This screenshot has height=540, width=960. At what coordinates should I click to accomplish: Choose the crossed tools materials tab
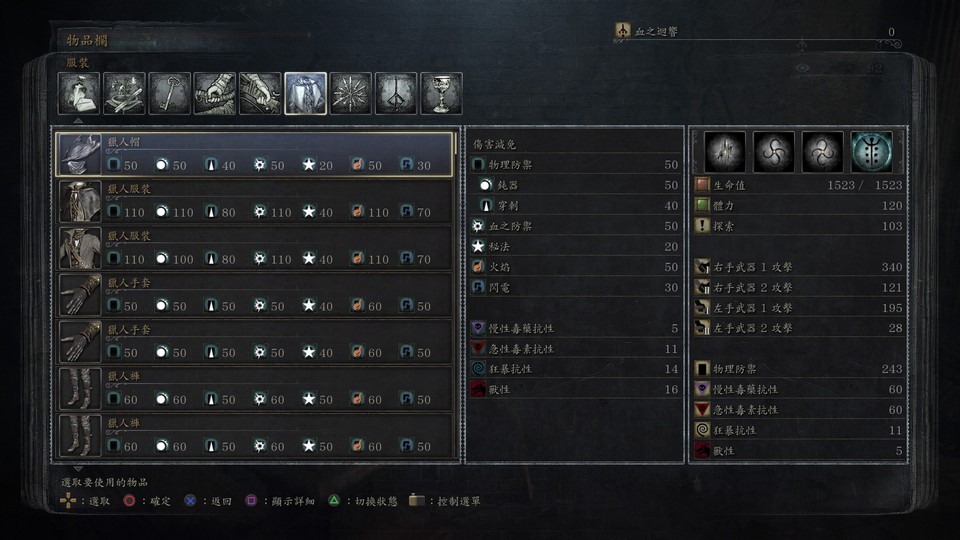124,93
